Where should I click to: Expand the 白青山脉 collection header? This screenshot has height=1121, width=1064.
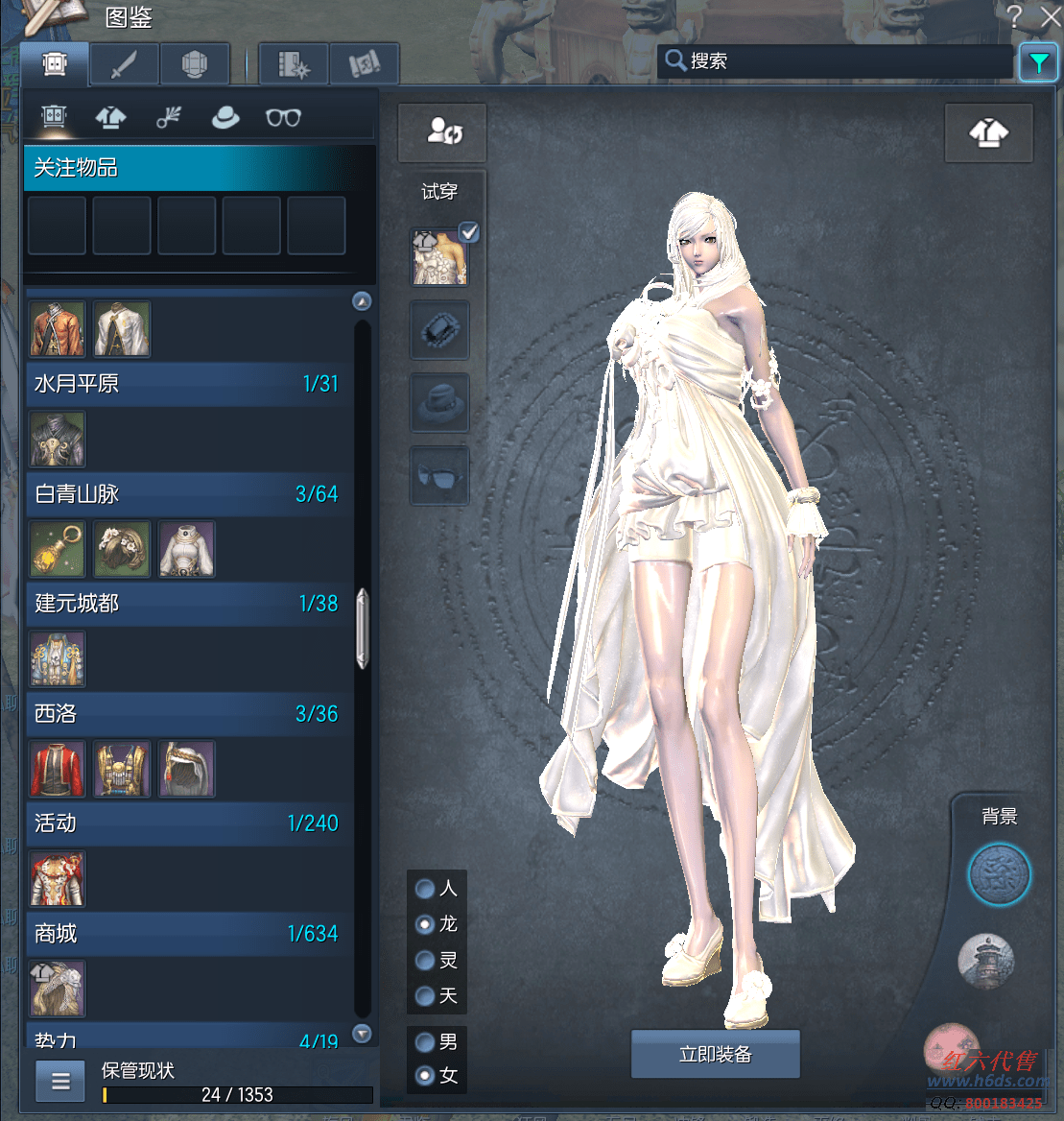click(x=187, y=494)
